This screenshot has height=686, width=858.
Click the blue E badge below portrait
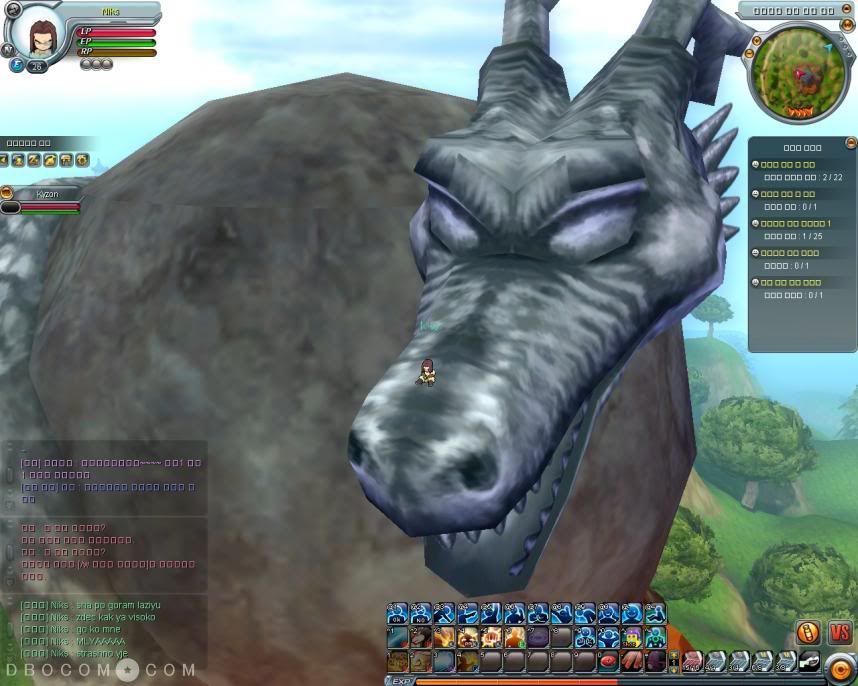(x=17, y=66)
